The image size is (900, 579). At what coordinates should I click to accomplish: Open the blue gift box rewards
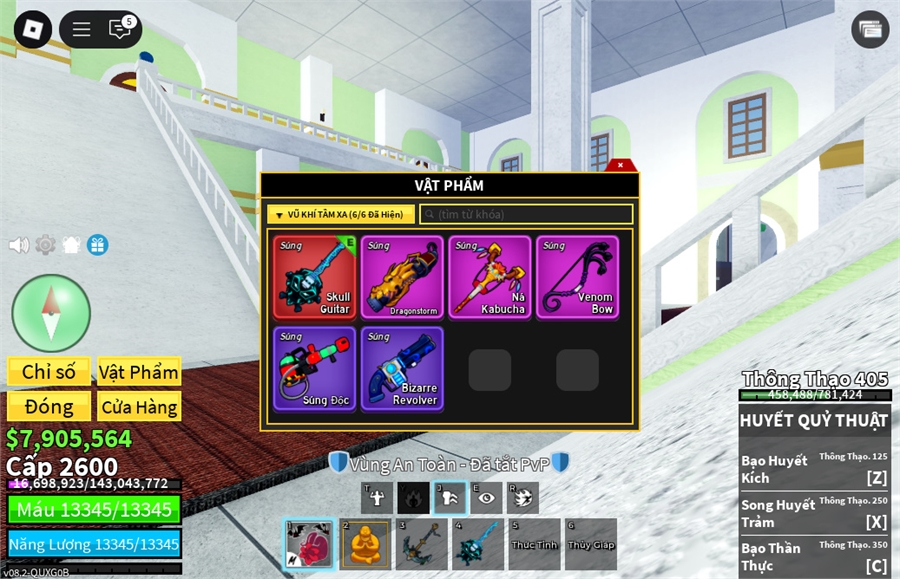point(97,245)
